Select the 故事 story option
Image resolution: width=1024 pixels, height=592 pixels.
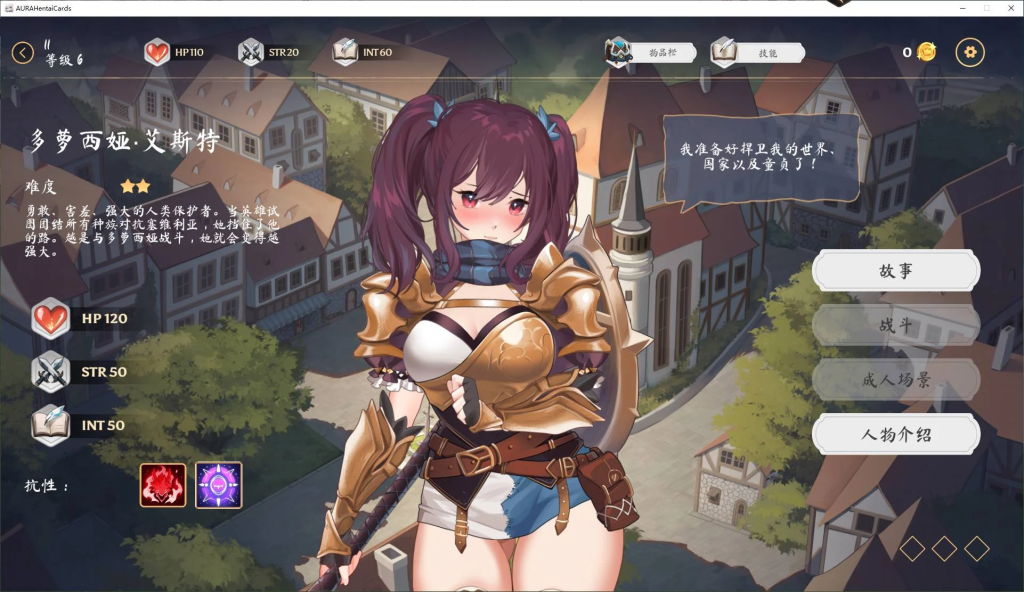point(895,270)
